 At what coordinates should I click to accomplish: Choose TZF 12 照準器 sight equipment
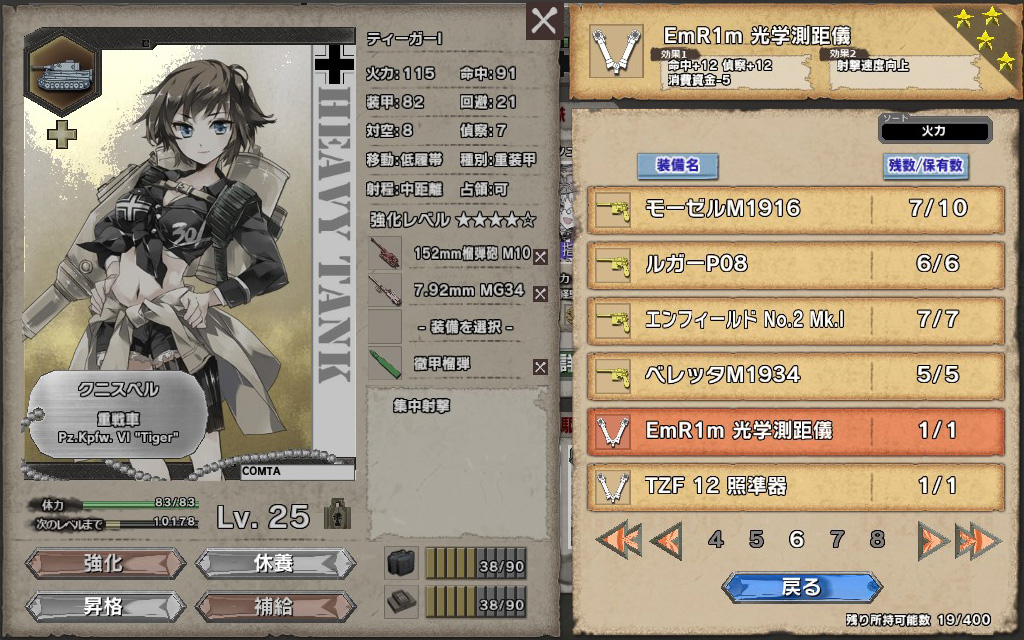[x=795, y=487]
